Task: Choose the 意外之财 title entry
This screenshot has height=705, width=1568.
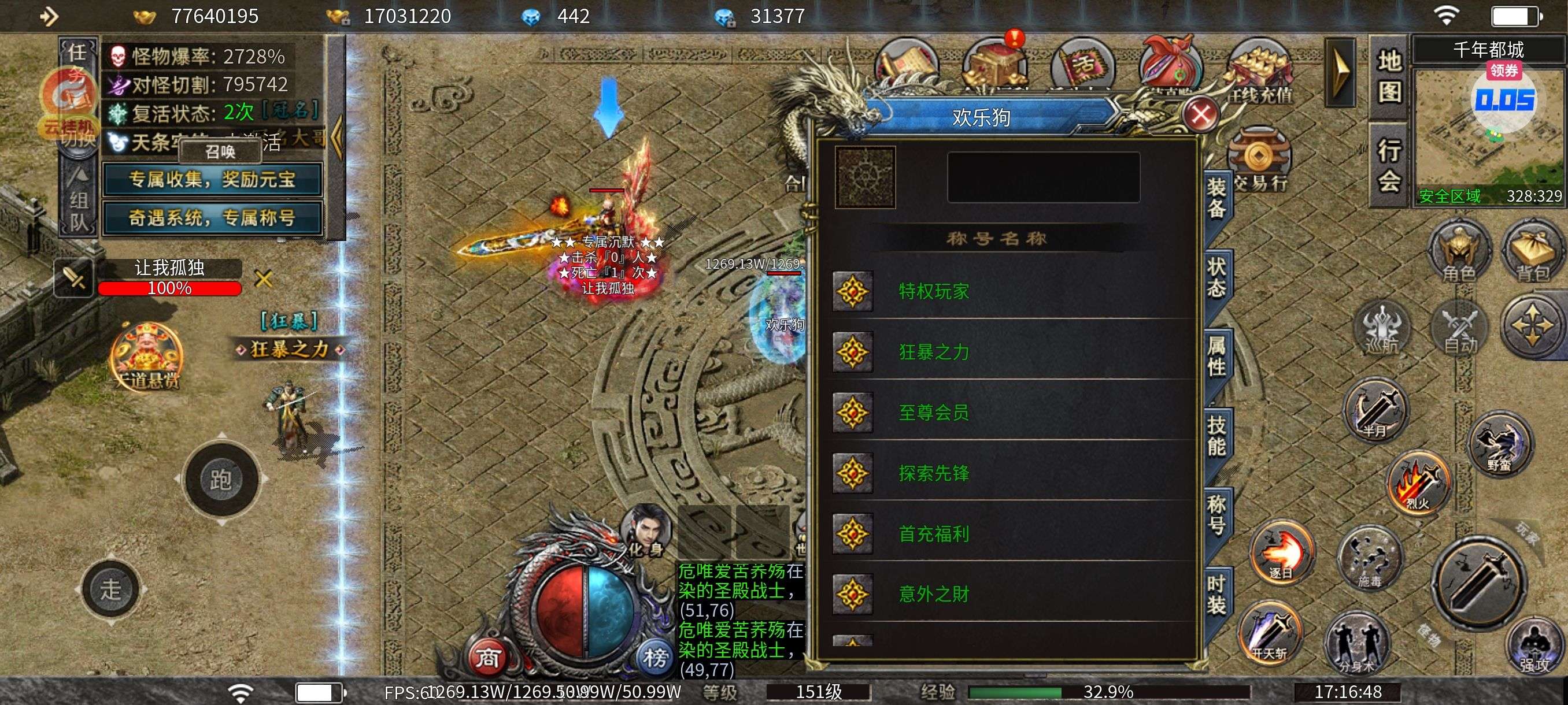Action: [1011, 593]
